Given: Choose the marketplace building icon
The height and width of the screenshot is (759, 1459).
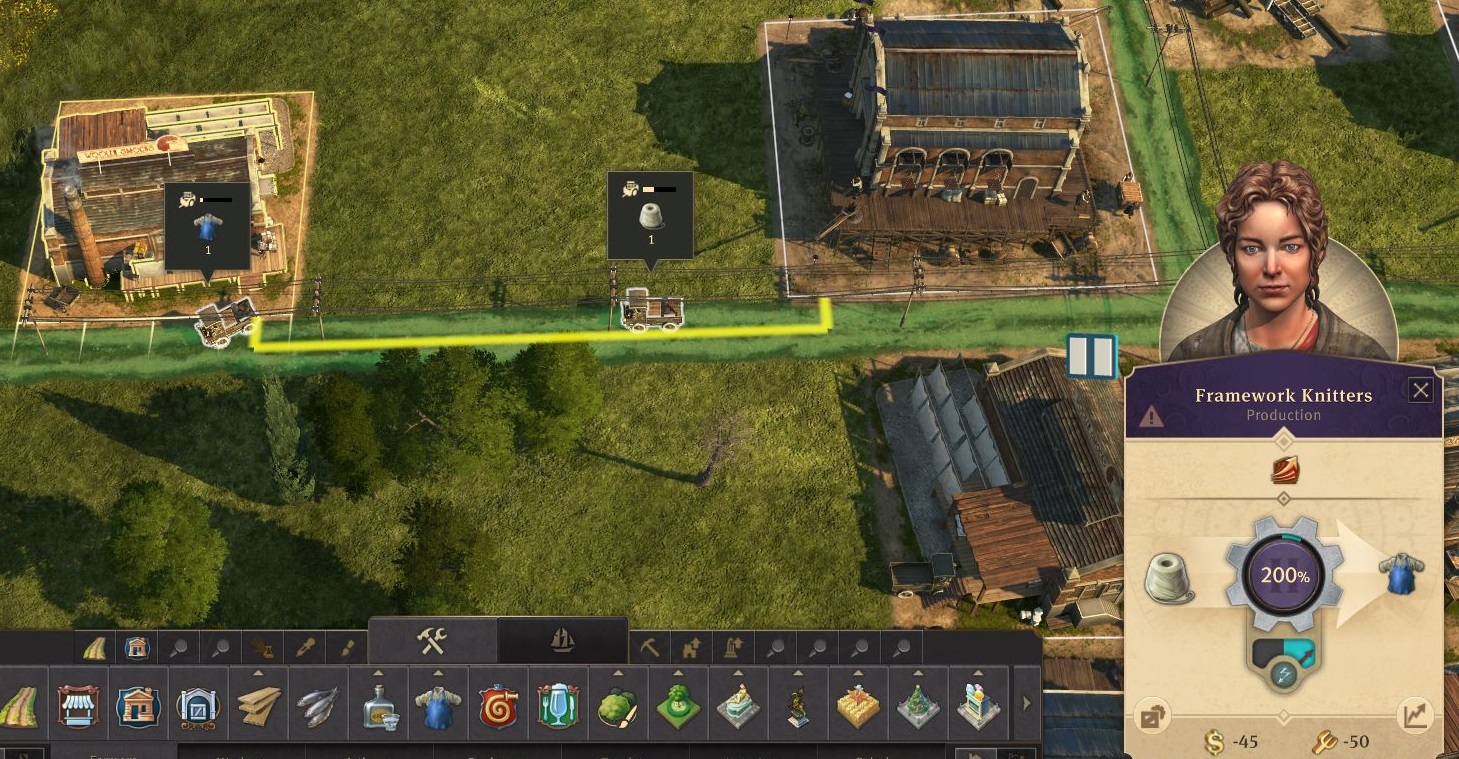Looking at the screenshot, I should tap(78, 707).
